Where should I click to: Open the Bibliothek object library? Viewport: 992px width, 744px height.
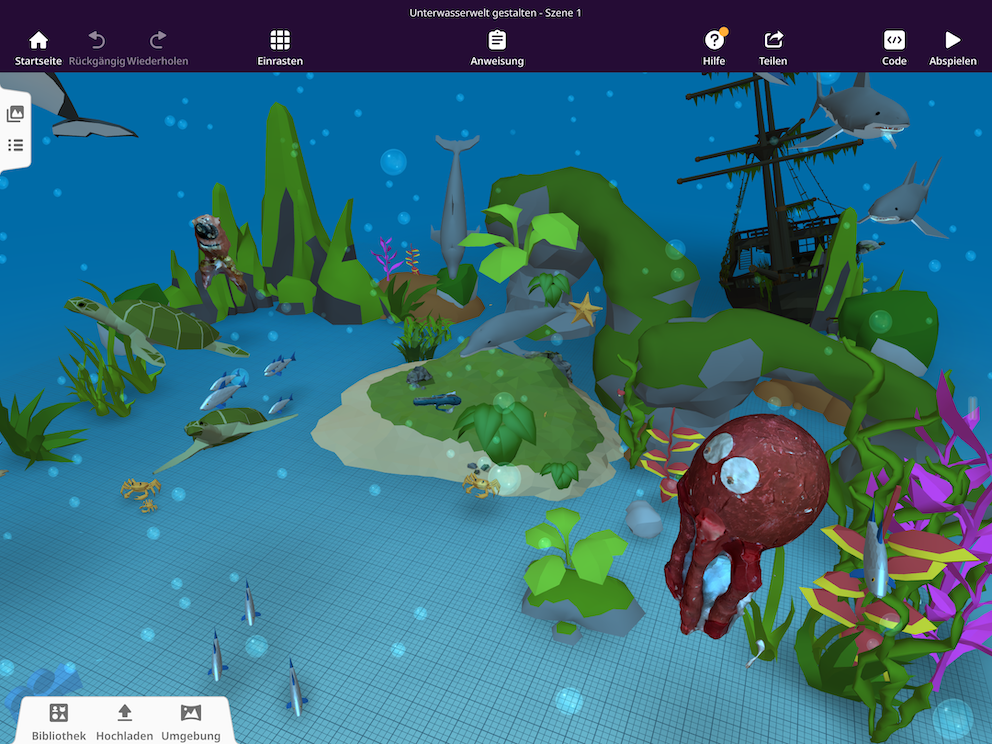pyautogui.click(x=59, y=720)
